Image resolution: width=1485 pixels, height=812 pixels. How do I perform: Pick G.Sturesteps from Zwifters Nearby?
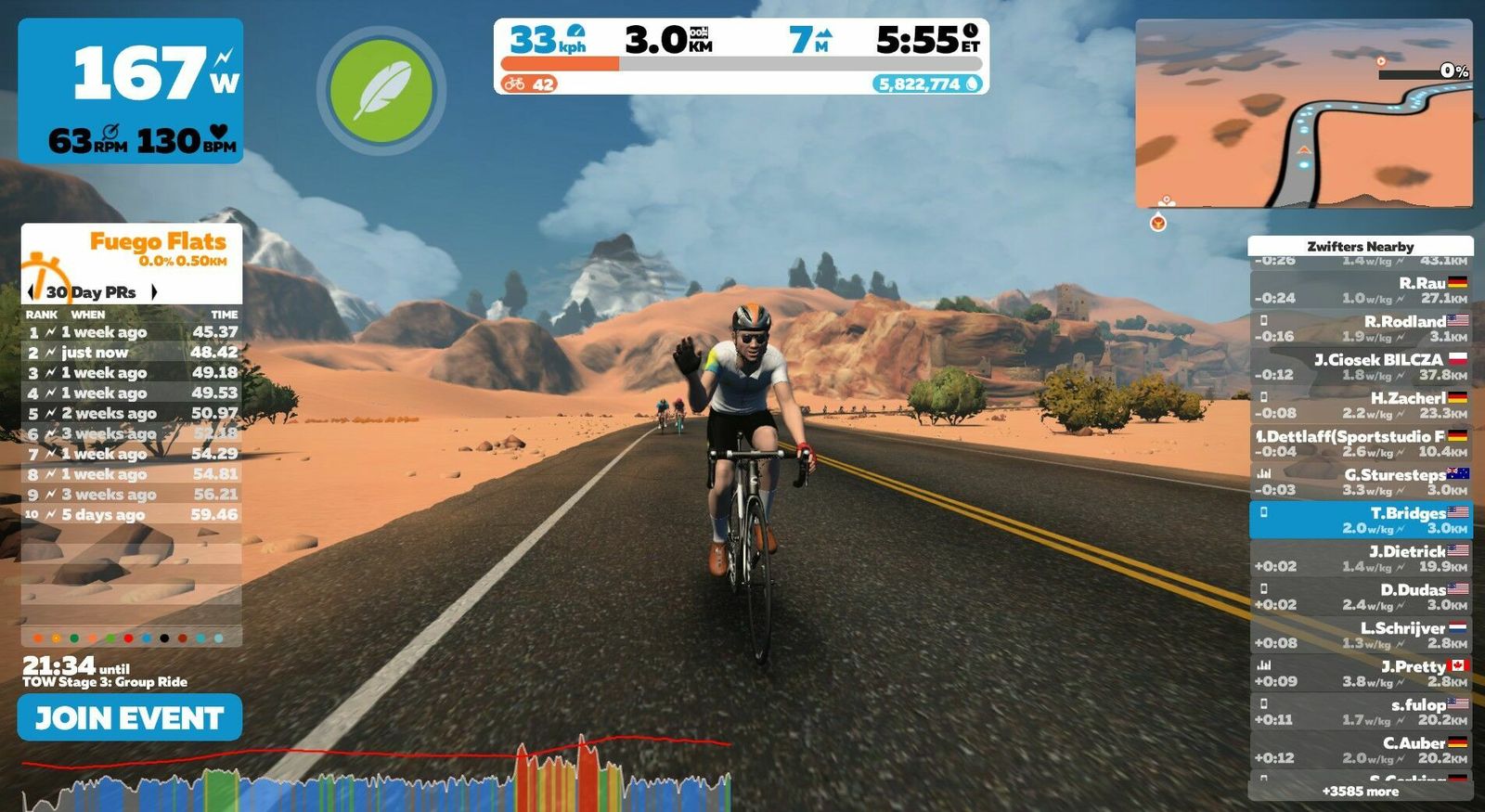coord(1360,482)
